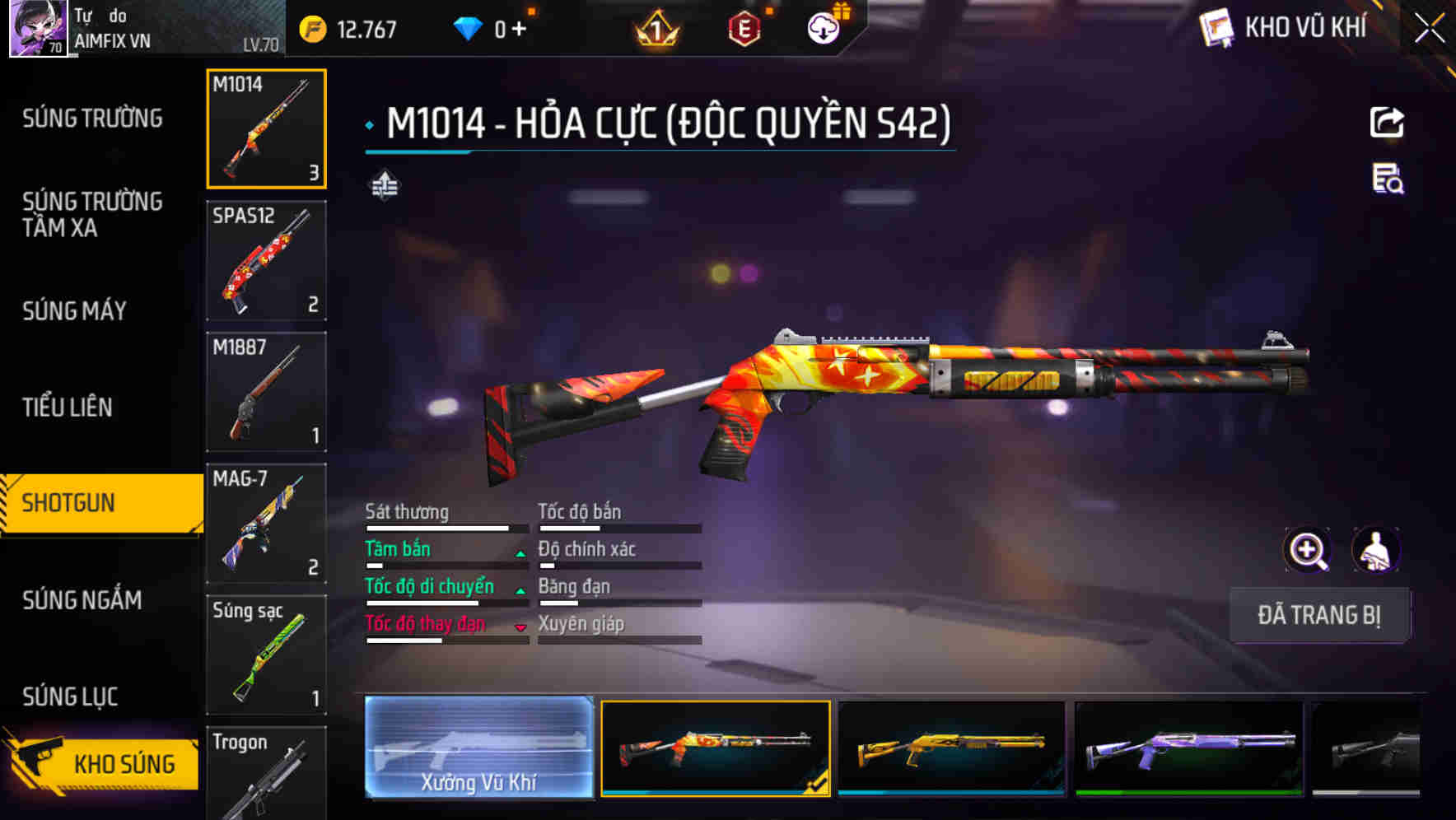The height and width of the screenshot is (820, 1456).
Task: Click the ĐÃ TRANG BỊ button
Action: [x=1319, y=615]
